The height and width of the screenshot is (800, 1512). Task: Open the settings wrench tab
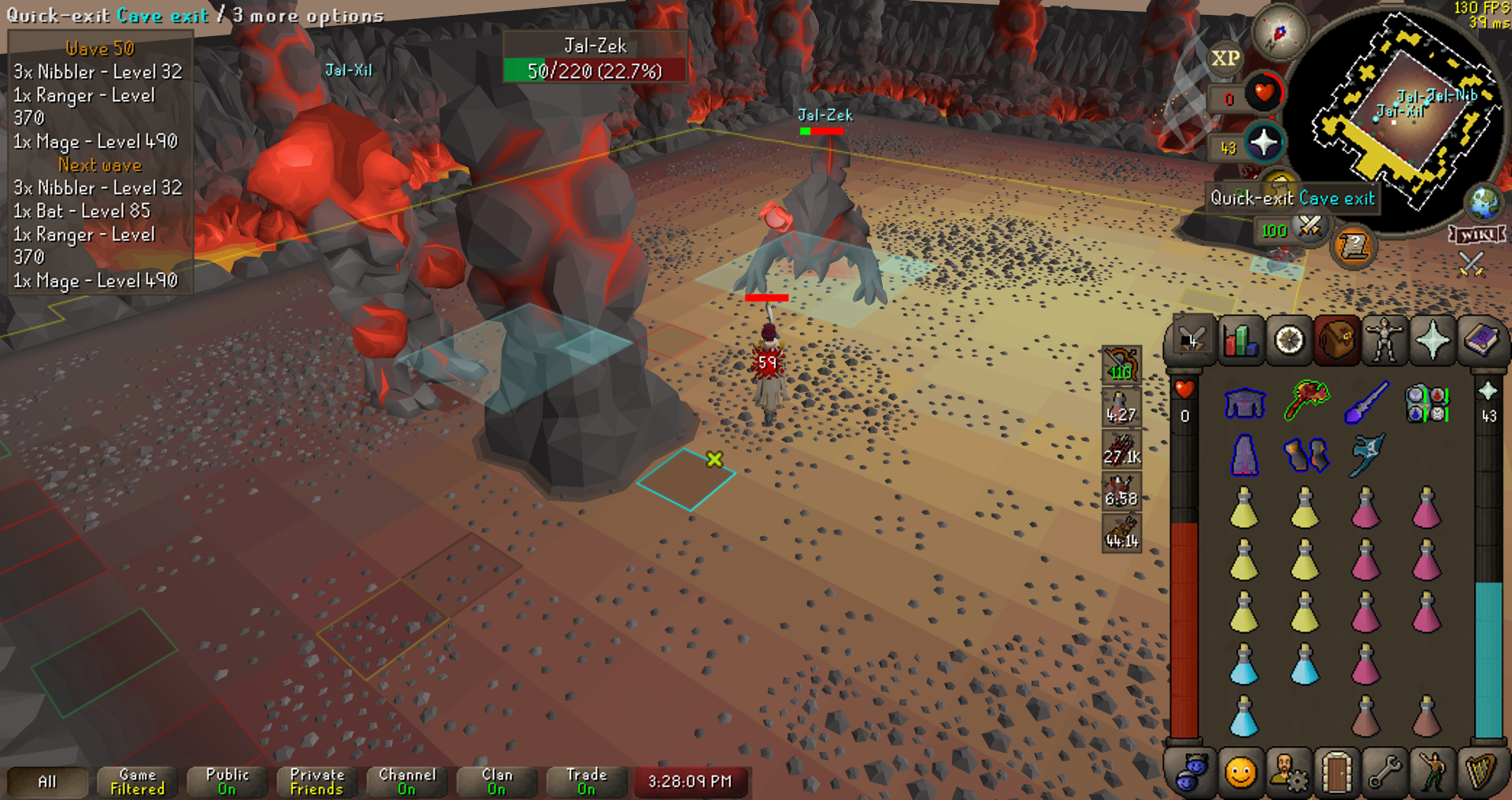tap(1384, 772)
